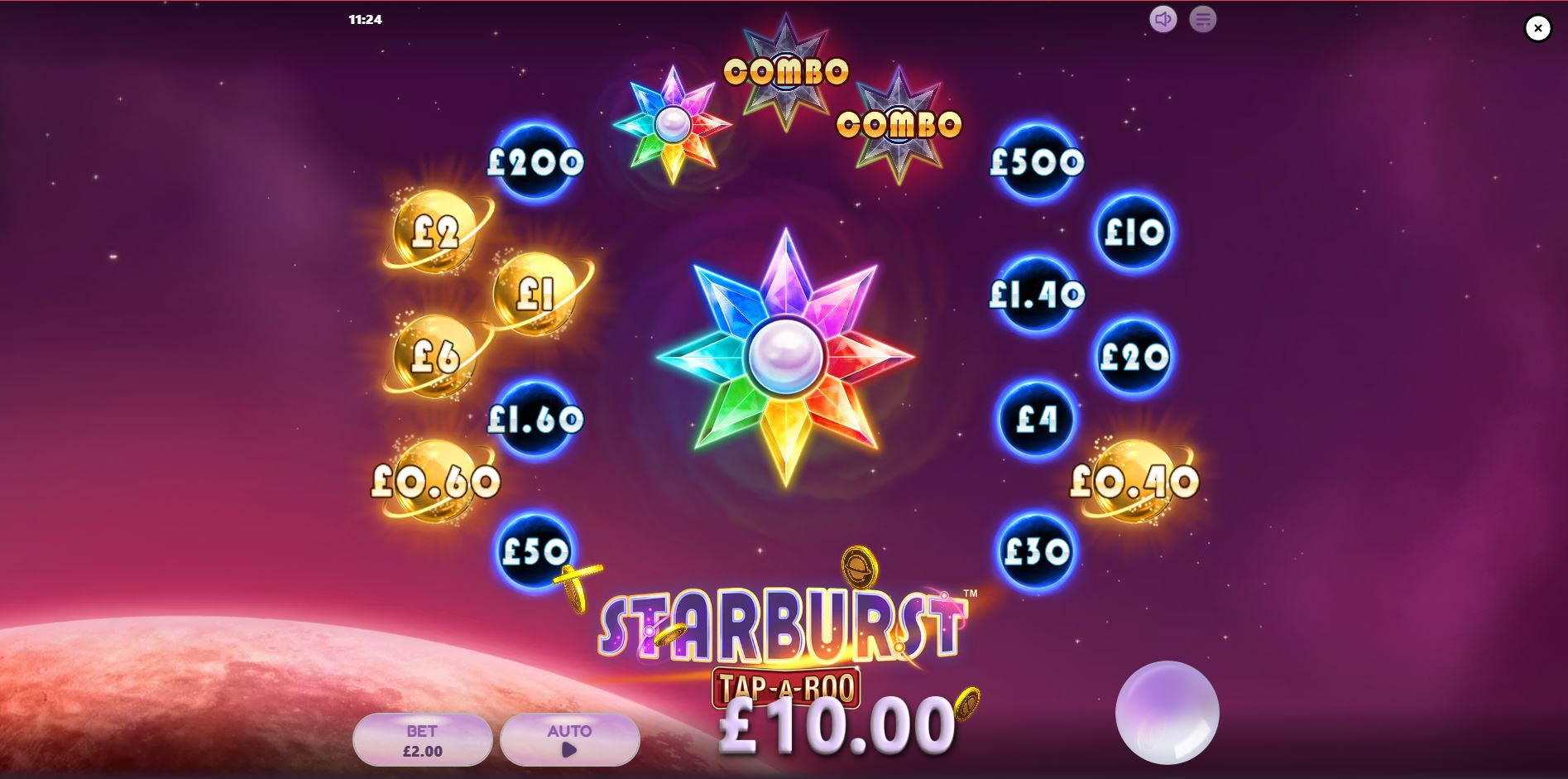Select the £0.40 golden planet
Image resolution: width=1568 pixels, height=779 pixels.
coord(1135,478)
